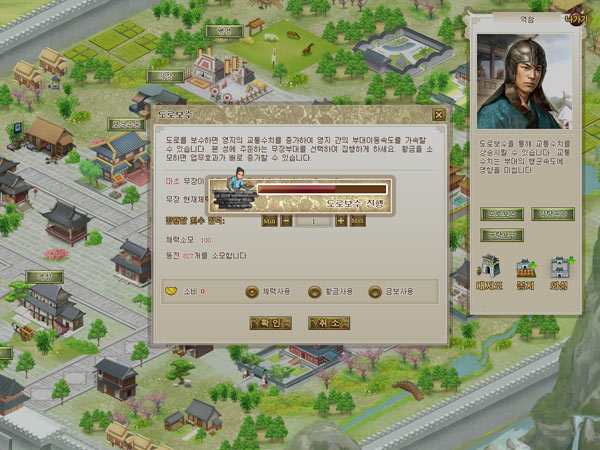
Task: Click the repair count number field
Action: pos(313,220)
